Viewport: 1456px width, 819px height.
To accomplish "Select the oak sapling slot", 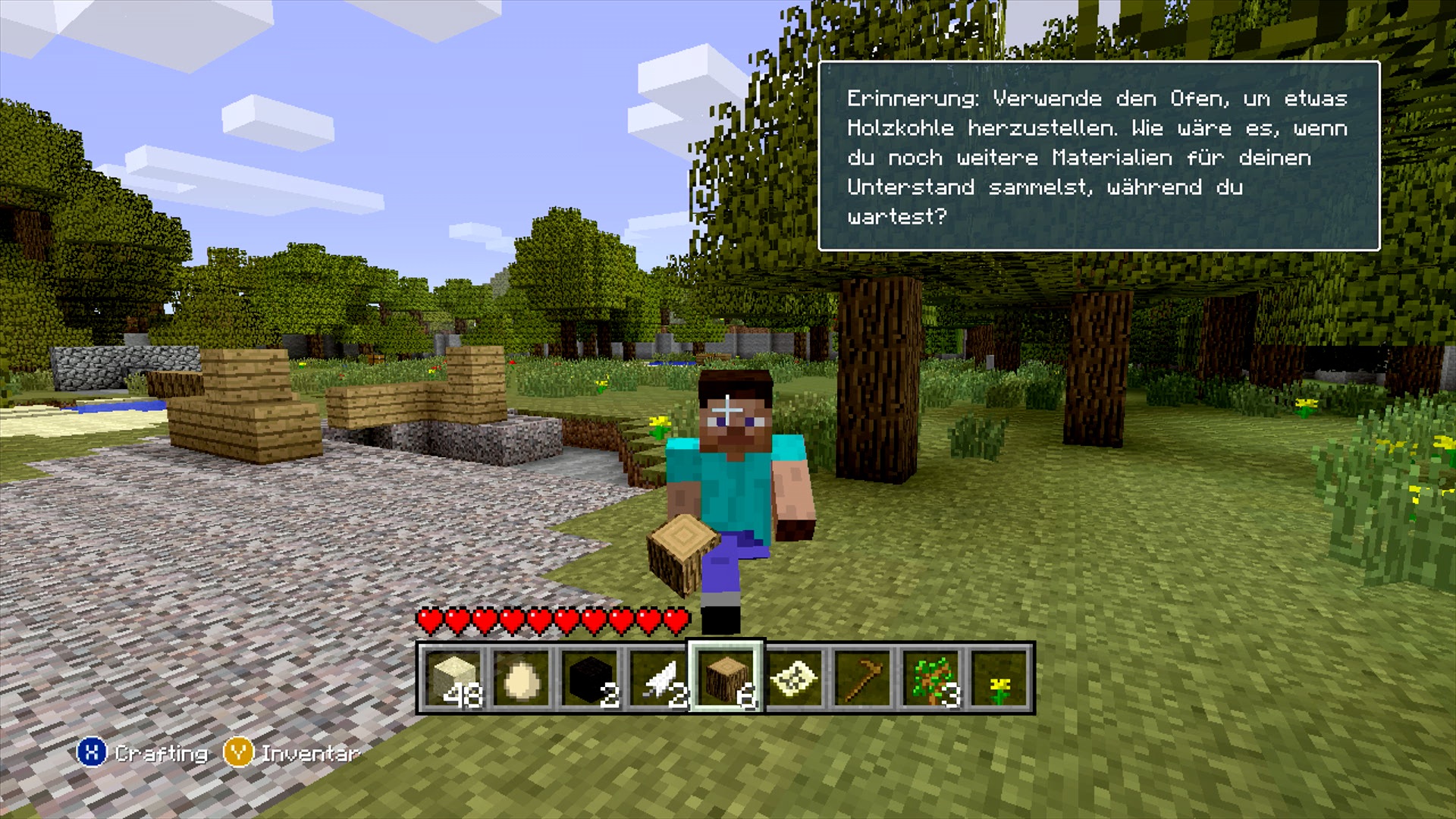I will tap(930, 679).
